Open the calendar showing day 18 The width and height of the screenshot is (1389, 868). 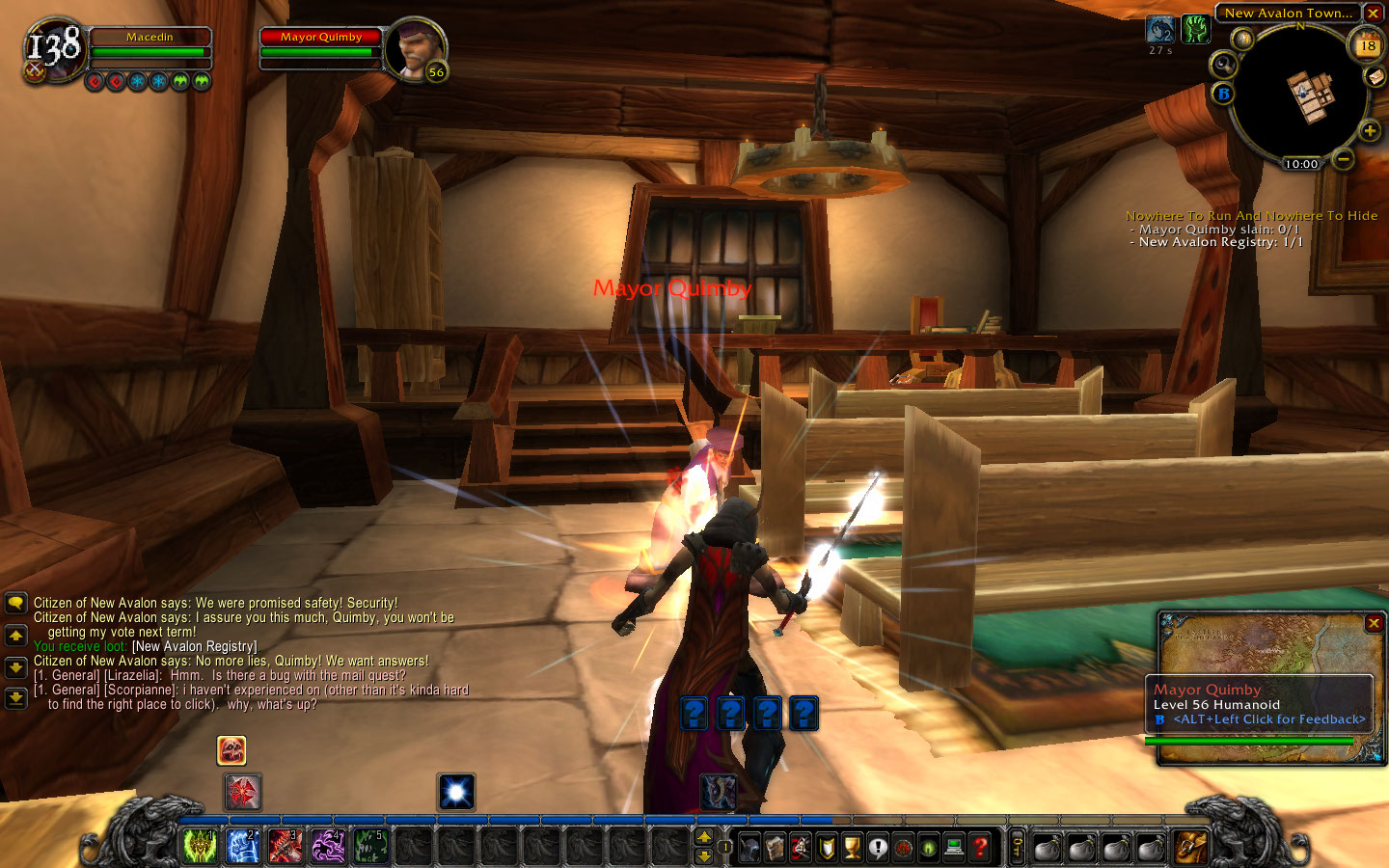click(x=1368, y=45)
